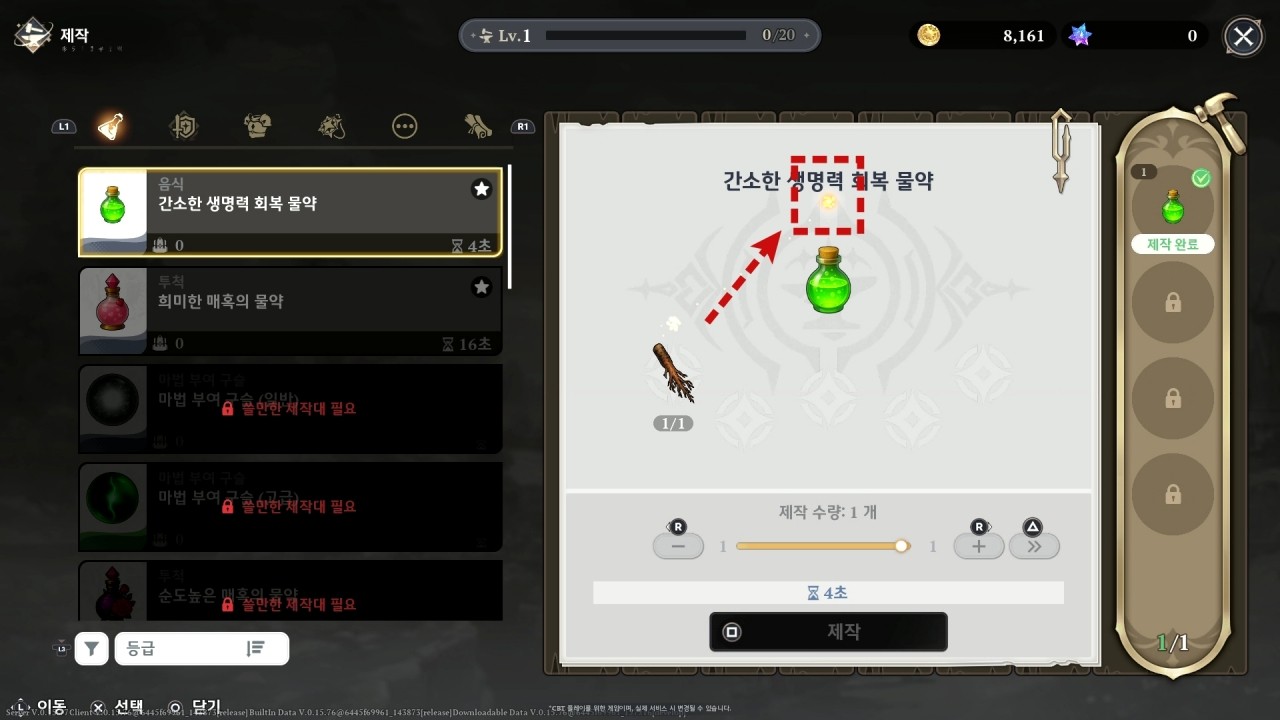Open the shield and sword equipment tab
The width and height of the screenshot is (1280, 720).
(185, 126)
